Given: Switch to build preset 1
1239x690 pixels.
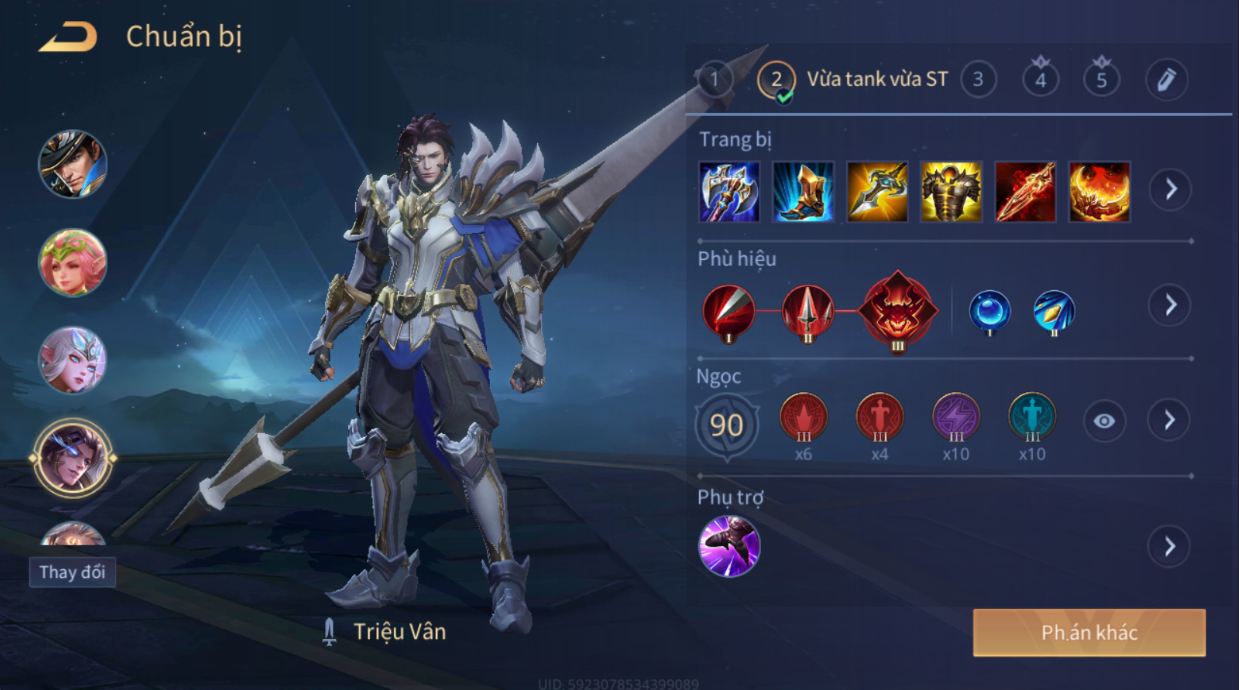Looking at the screenshot, I should (x=714, y=79).
